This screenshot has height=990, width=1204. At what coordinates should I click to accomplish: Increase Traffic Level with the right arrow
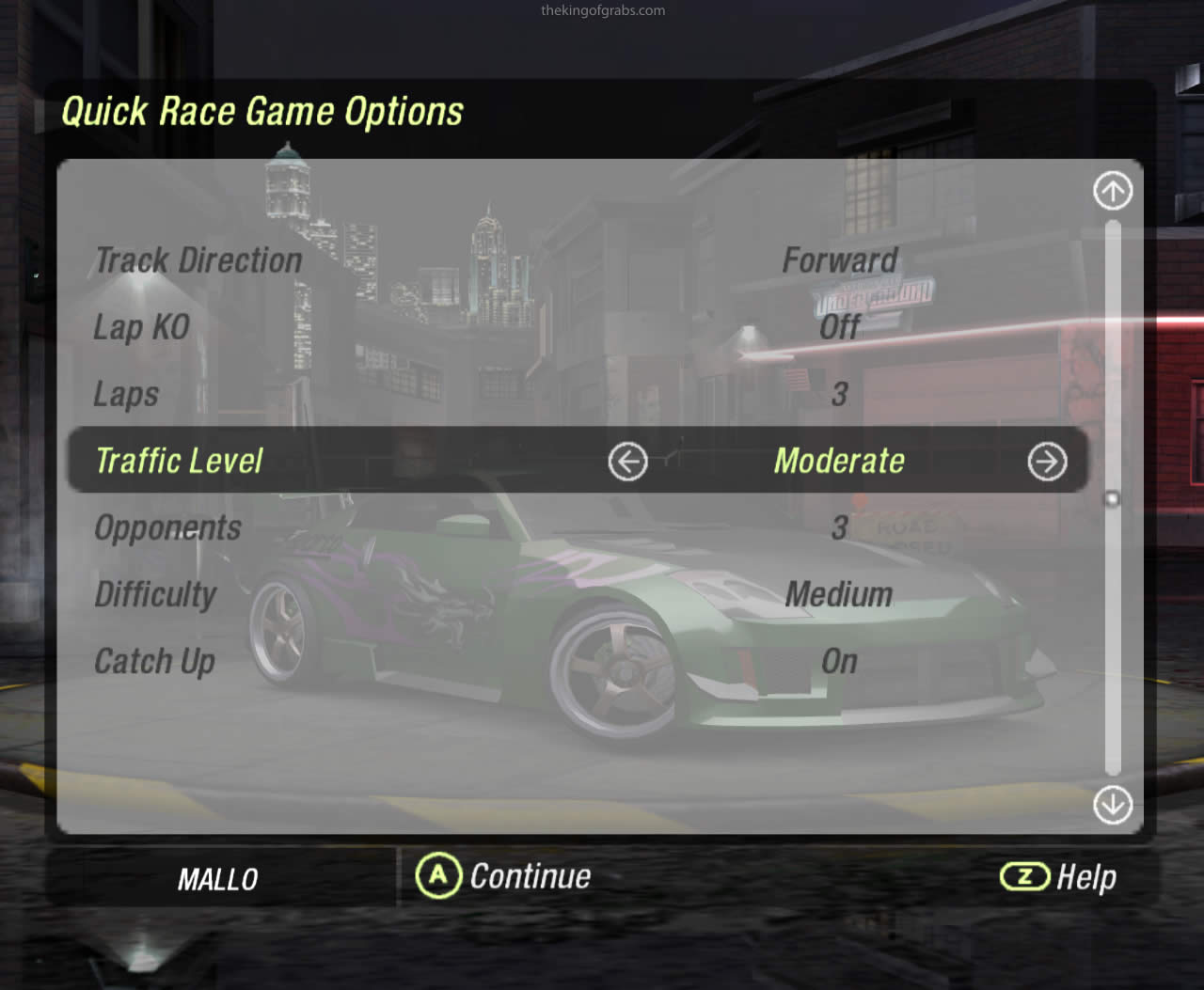pyautogui.click(x=1047, y=462)
